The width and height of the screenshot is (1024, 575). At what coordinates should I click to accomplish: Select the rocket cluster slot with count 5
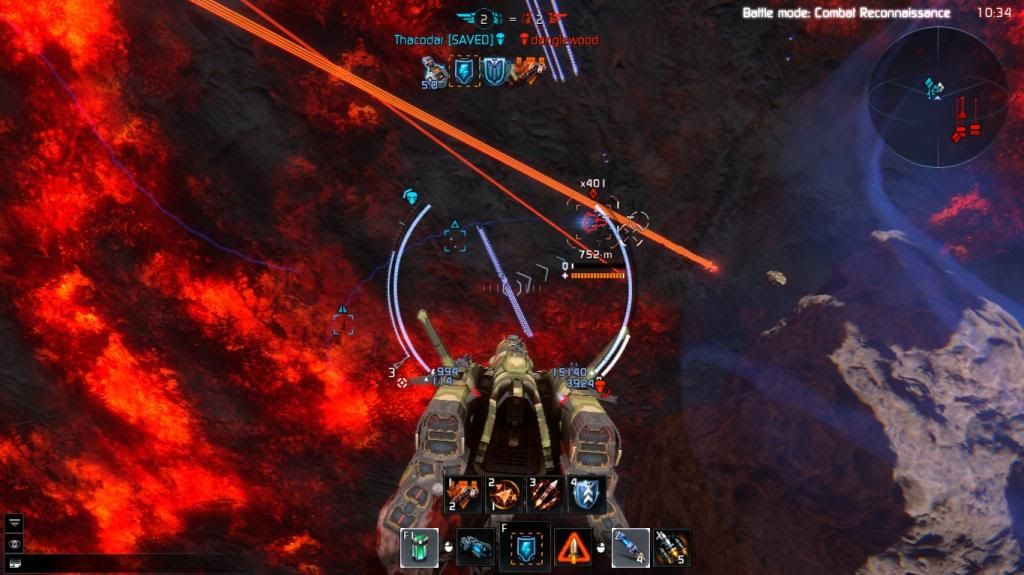click(671, 547)
